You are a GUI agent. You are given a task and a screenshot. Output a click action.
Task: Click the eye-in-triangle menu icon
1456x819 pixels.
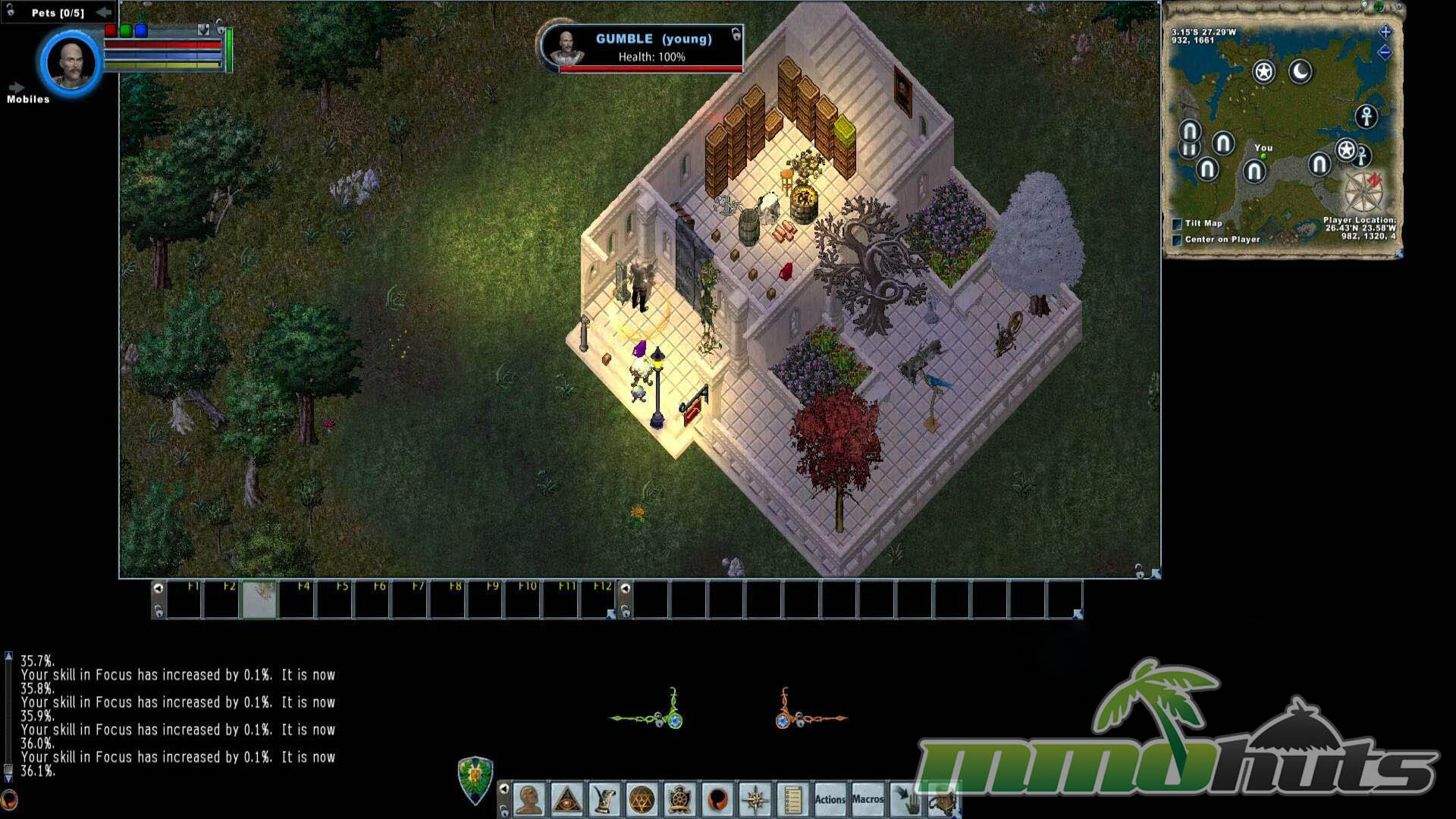(566, 799)
